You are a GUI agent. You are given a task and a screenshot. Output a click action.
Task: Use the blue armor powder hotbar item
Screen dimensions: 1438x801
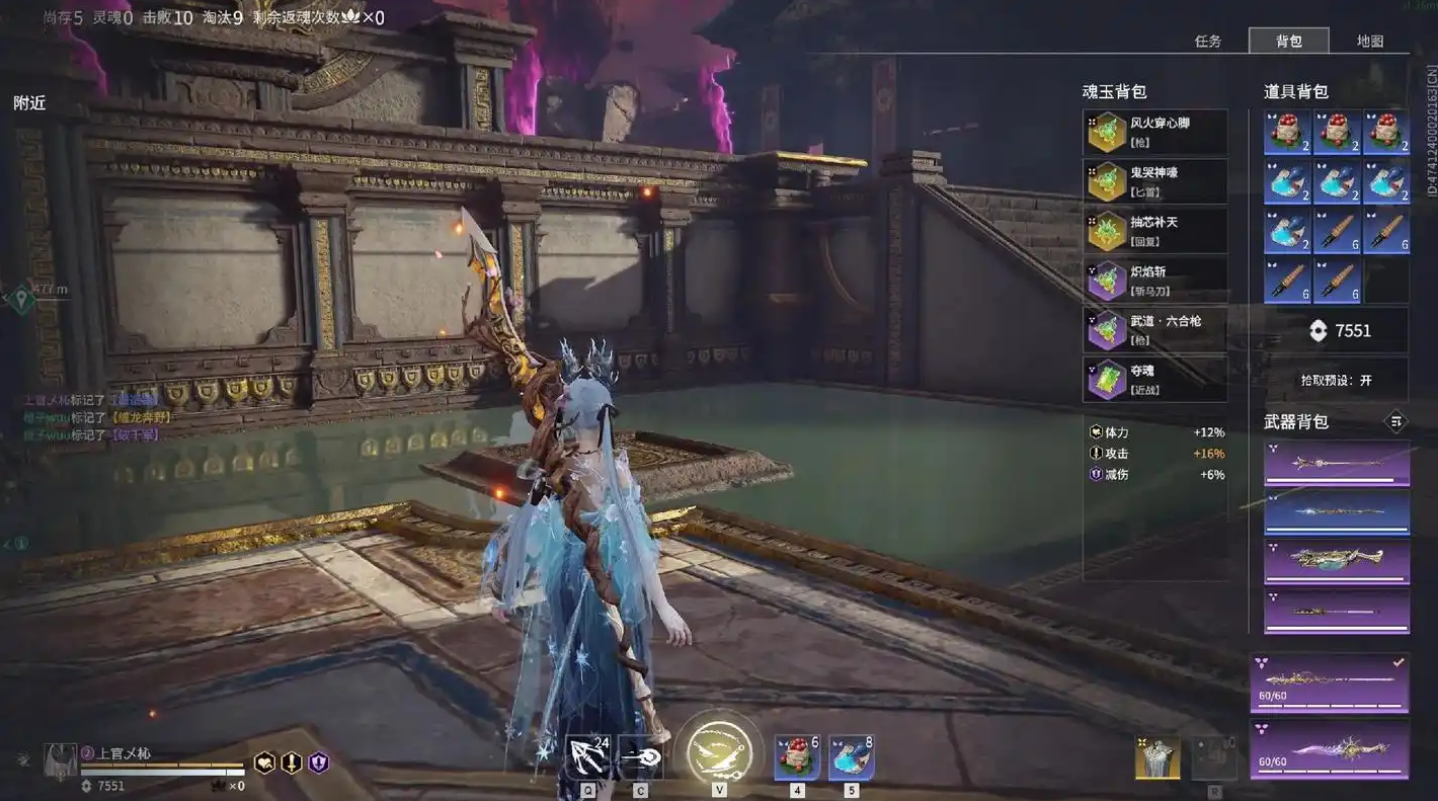[x=851, y=756]
